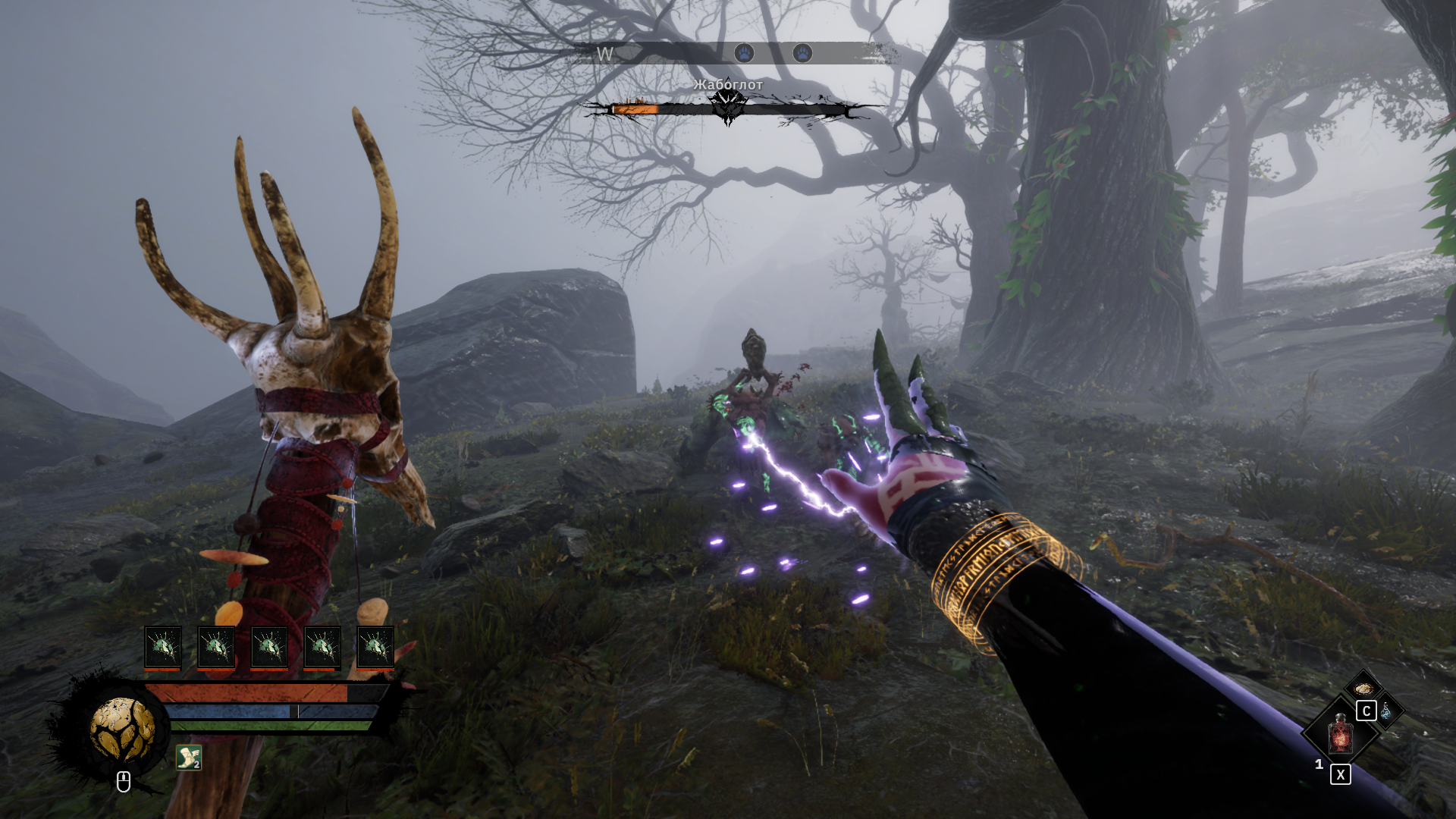Pick the food dish quick slot
The image size is (1456, 819).
click(x=1363, y=689)
